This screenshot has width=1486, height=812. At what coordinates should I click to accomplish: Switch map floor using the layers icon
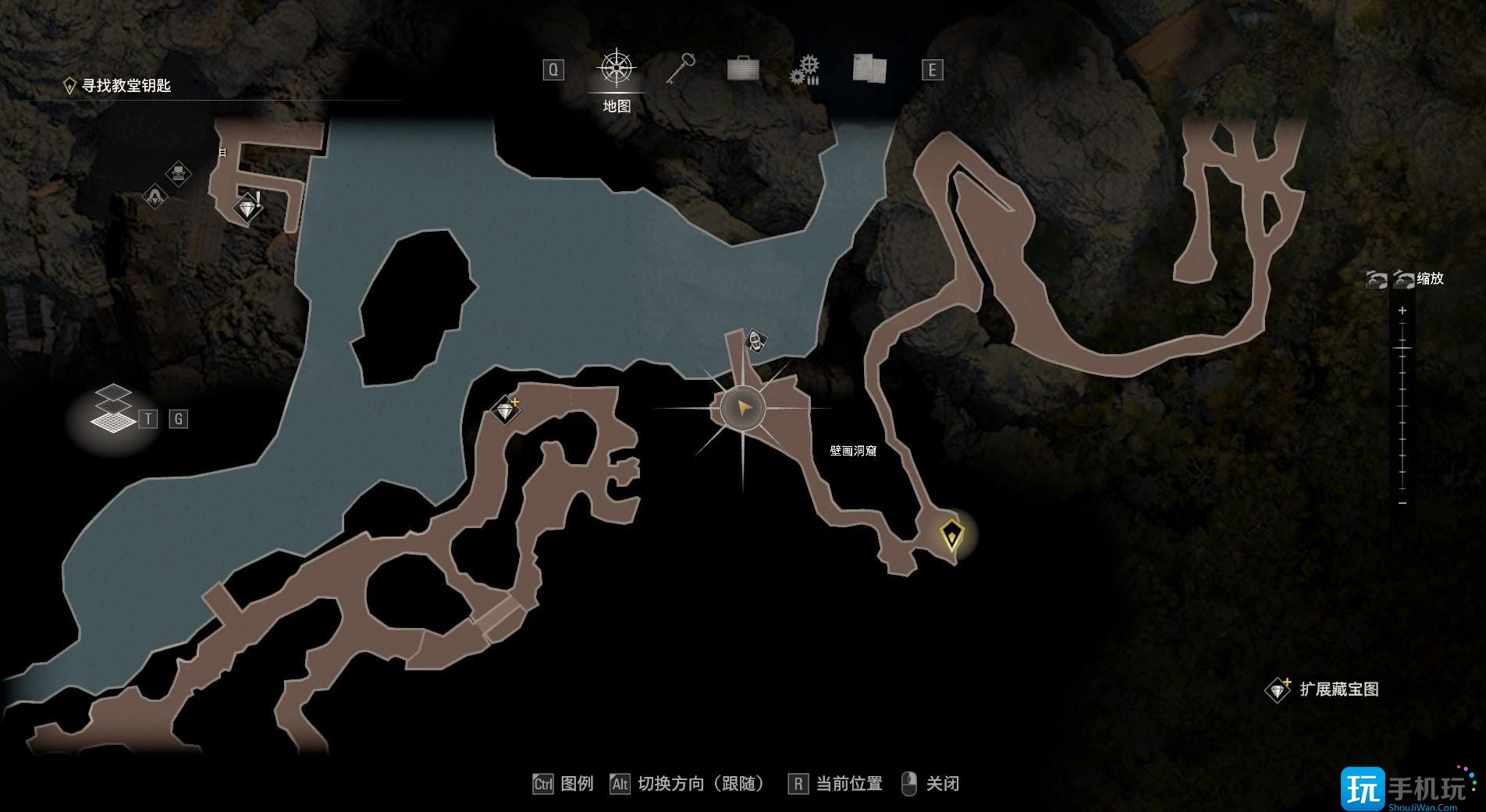click(x=112, y=408)
